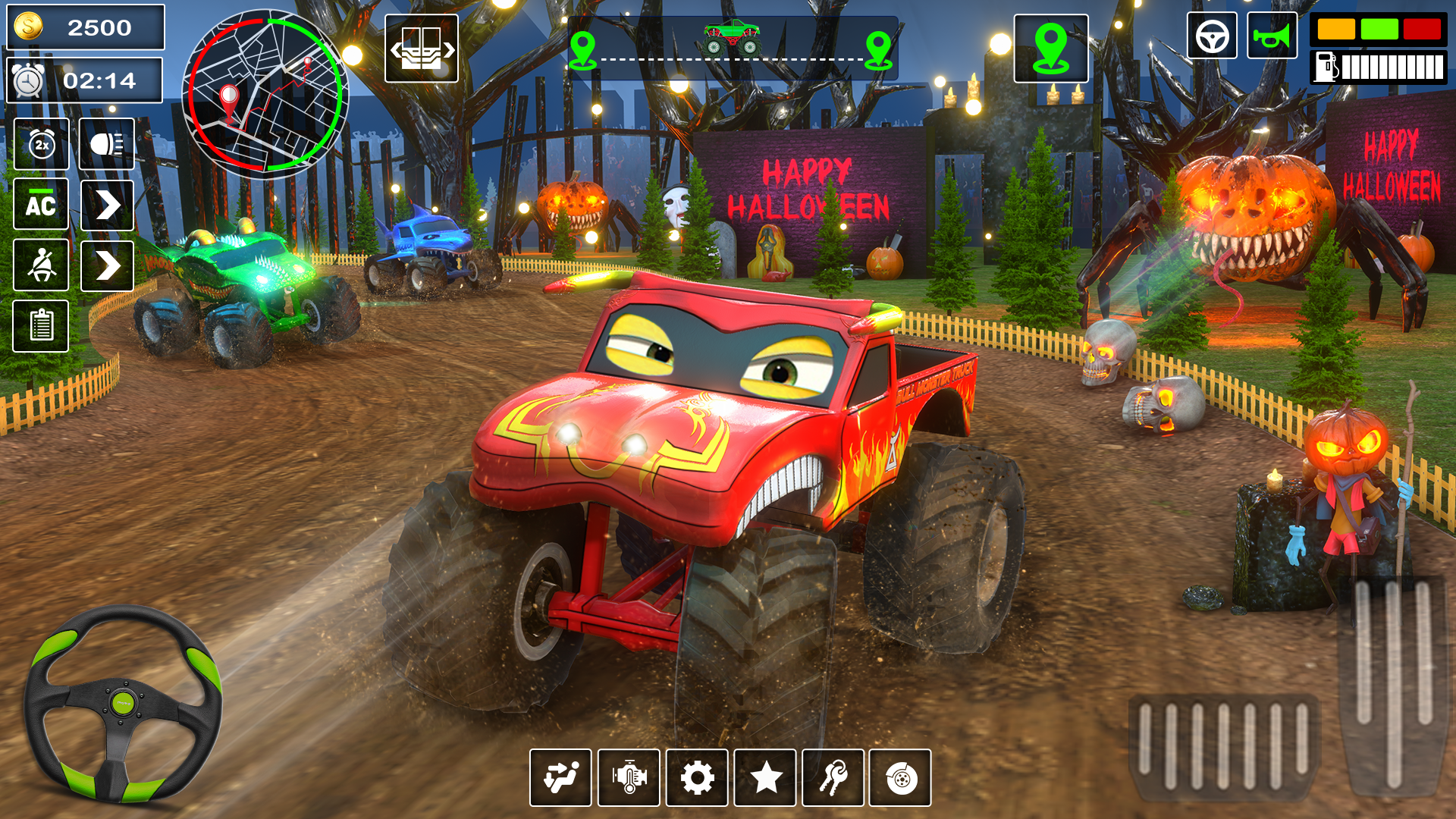Use the car keys ignition button
This screenshot has width=1456, height=819.
(x=833, y=778)
